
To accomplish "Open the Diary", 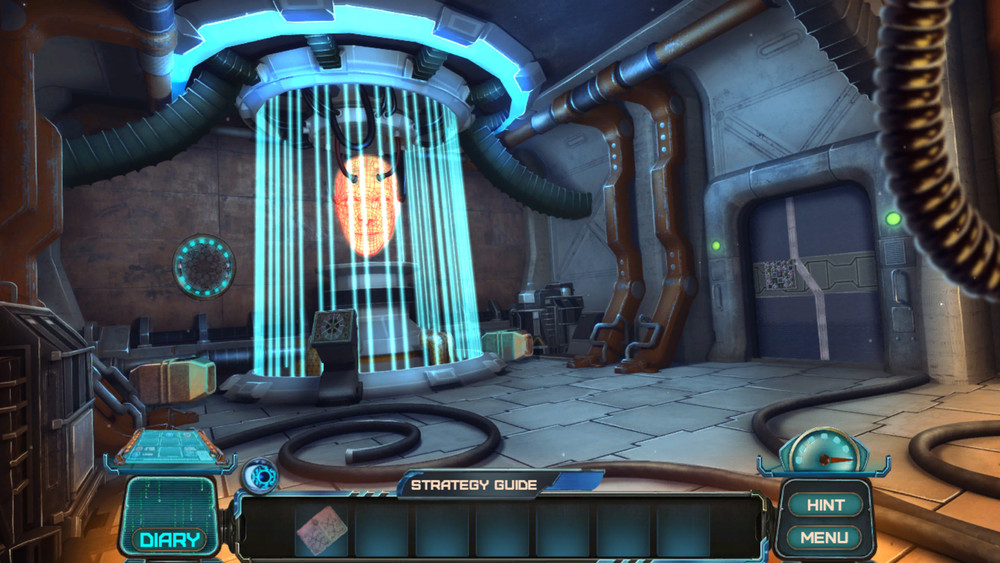I will (168, 540).
